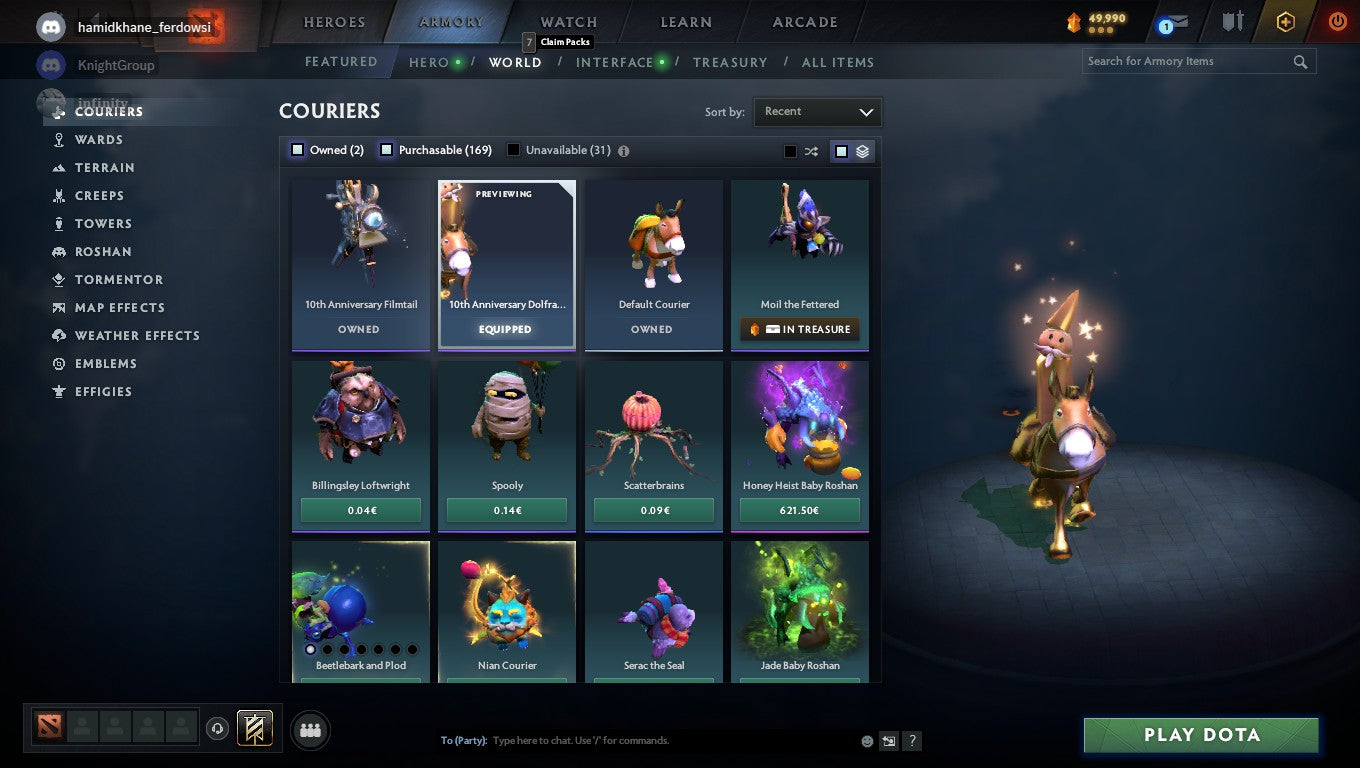1360x768 pixels.
Task: Enable the Unavailable (31) filter
Action: click(513, 149)
